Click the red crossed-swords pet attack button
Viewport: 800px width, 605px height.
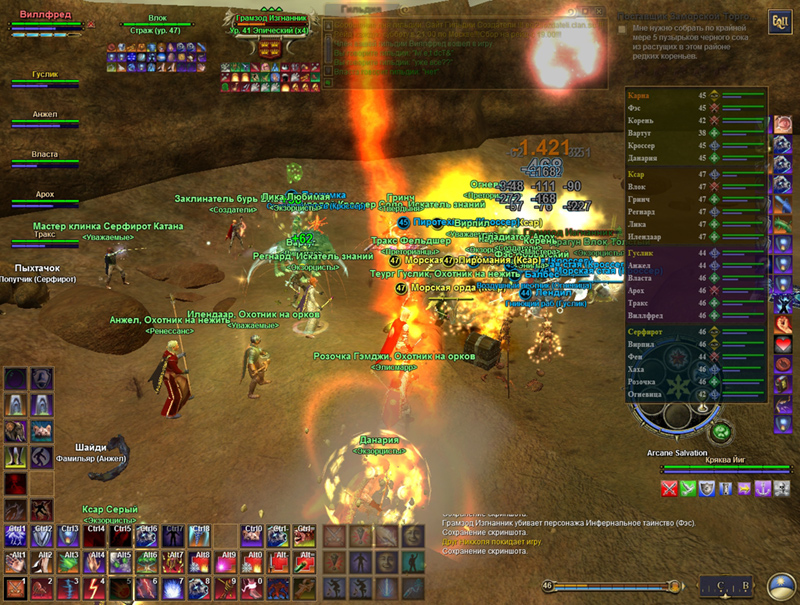pos(670,487)
